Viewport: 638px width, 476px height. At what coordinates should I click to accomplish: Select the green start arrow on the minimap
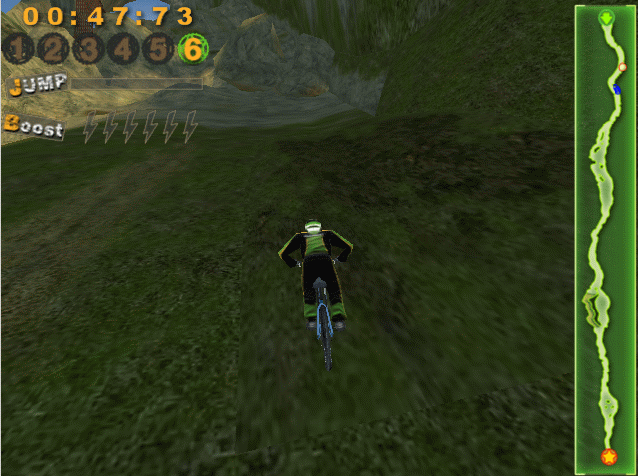(x=606, y=18)
